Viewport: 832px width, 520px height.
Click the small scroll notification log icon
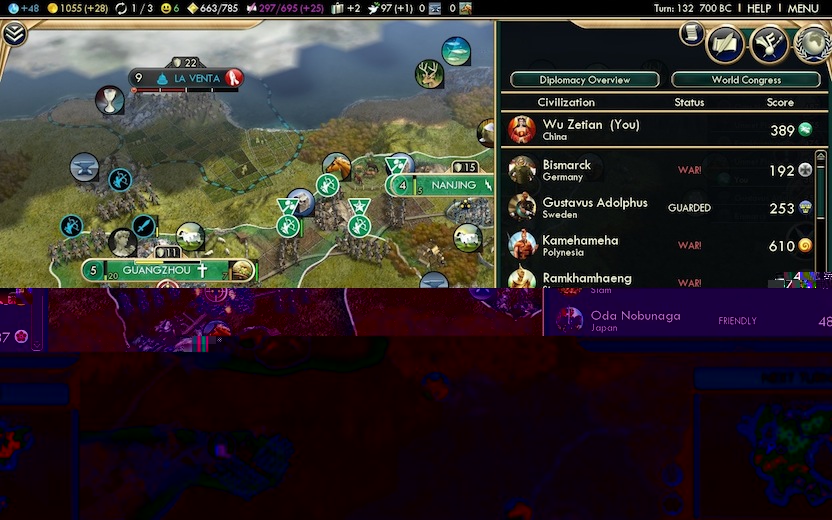click(691, 34)
